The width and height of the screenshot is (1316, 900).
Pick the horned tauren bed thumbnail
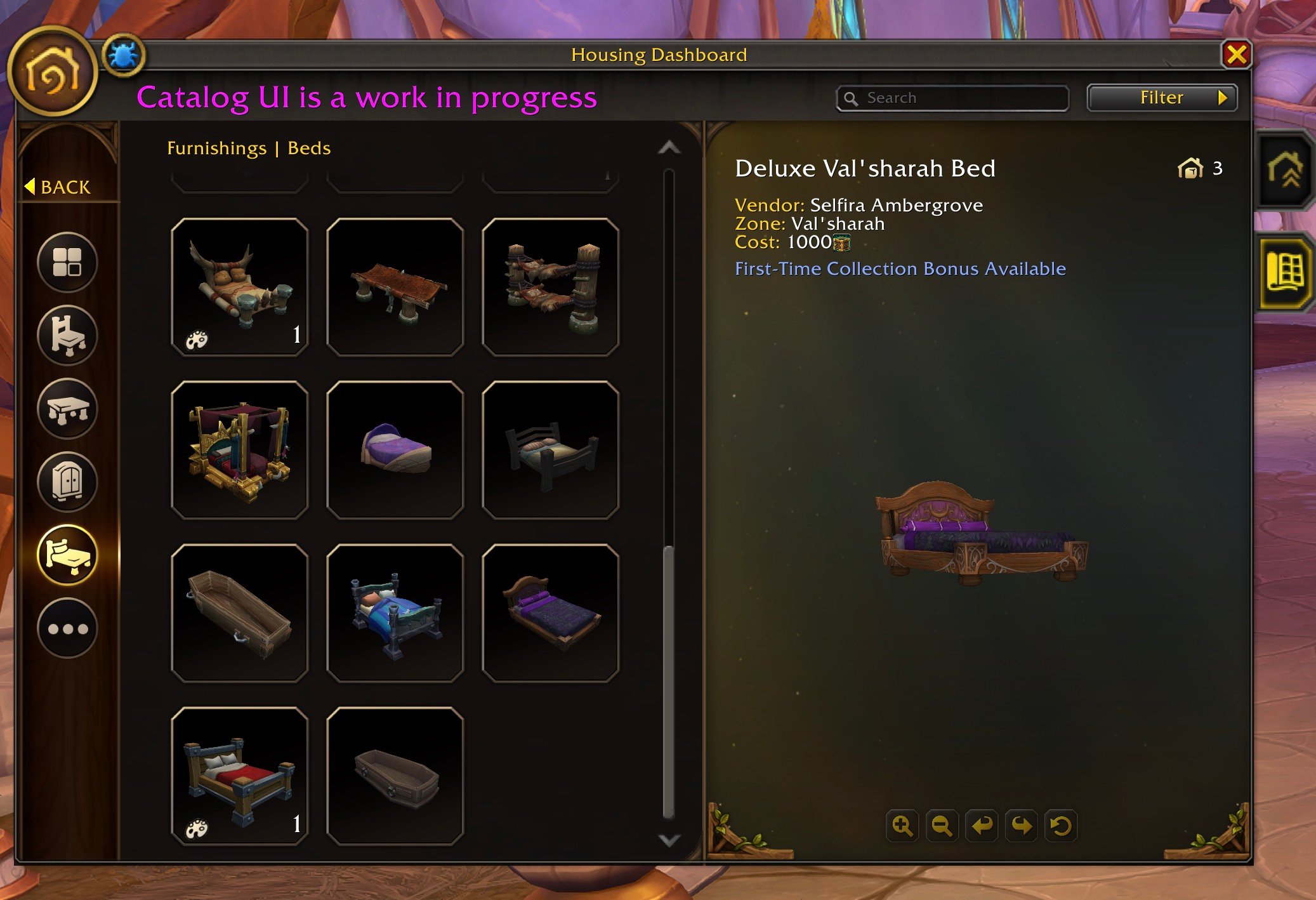(x=239, y=287)
